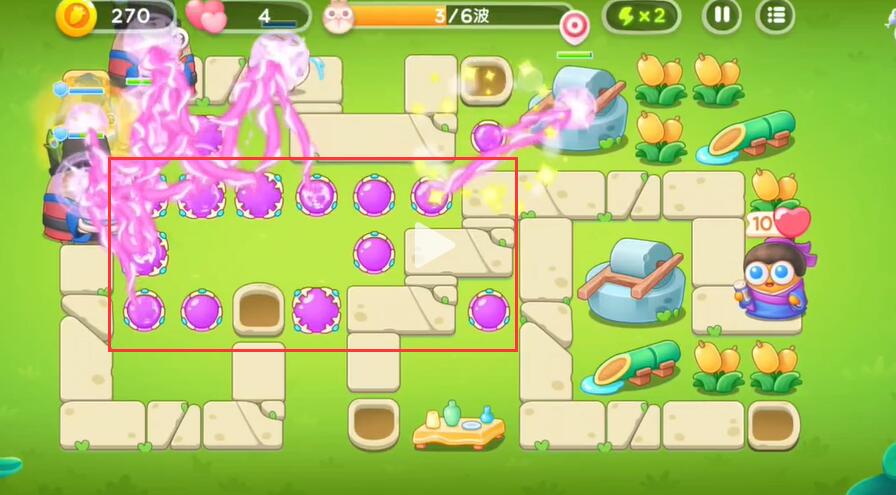Open the list menu button
896x495 pixels.
776,16
